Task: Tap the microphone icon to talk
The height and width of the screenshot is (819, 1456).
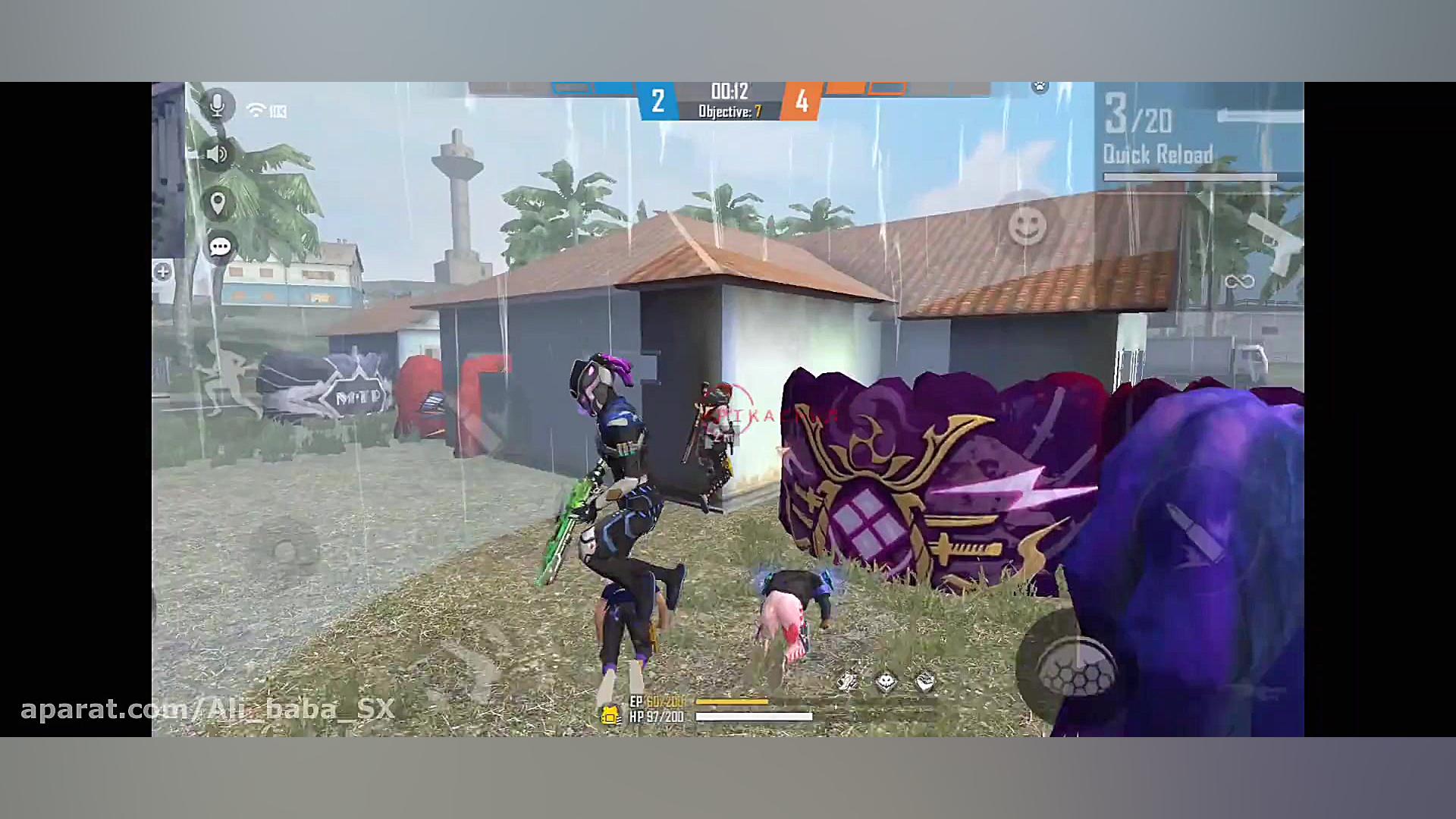Action: click(x=218, y=105)
